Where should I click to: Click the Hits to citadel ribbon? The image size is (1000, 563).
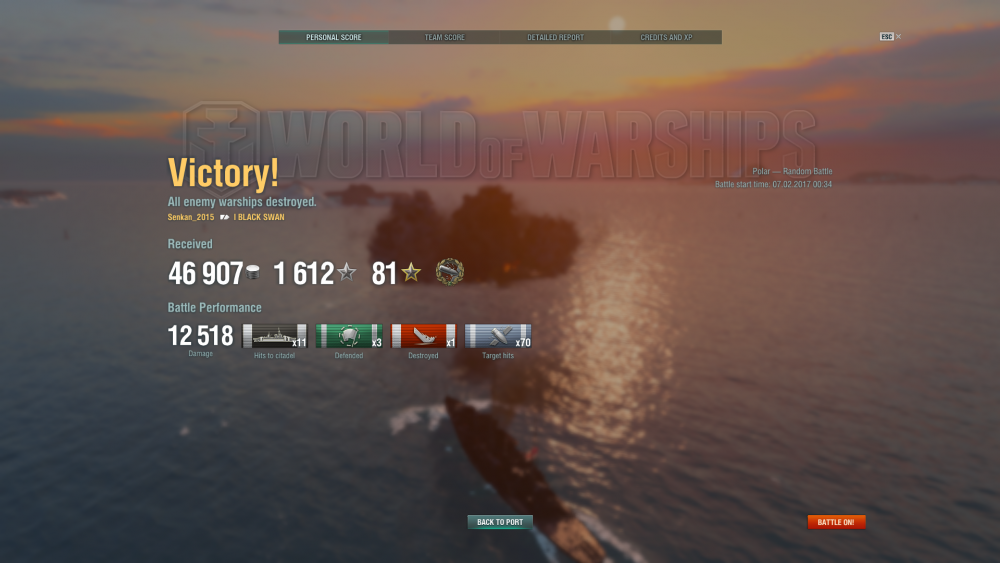pyautogui.click(x=275, y=337)
